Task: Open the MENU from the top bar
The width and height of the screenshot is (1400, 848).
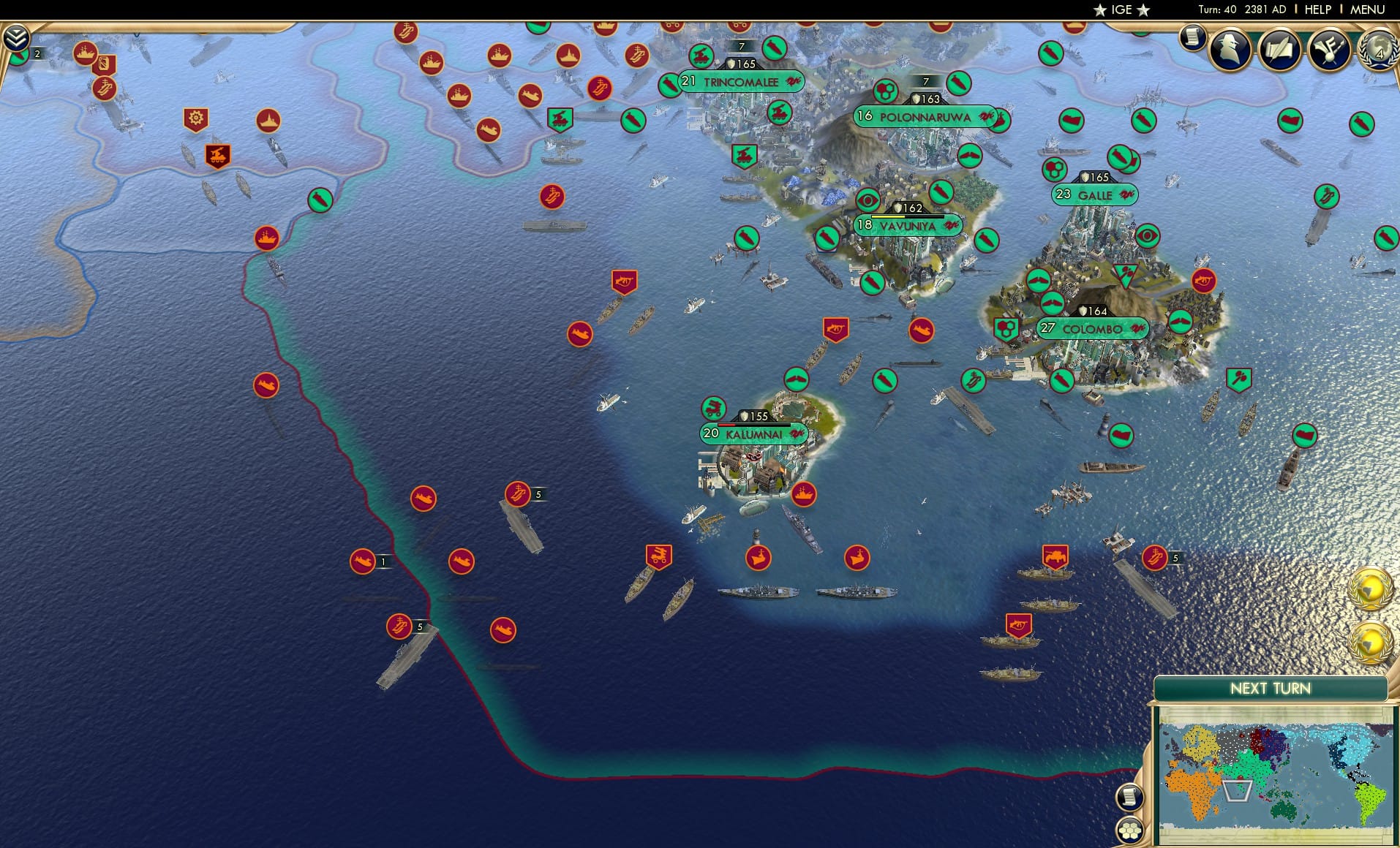Action: click(x=1368, y=10)
